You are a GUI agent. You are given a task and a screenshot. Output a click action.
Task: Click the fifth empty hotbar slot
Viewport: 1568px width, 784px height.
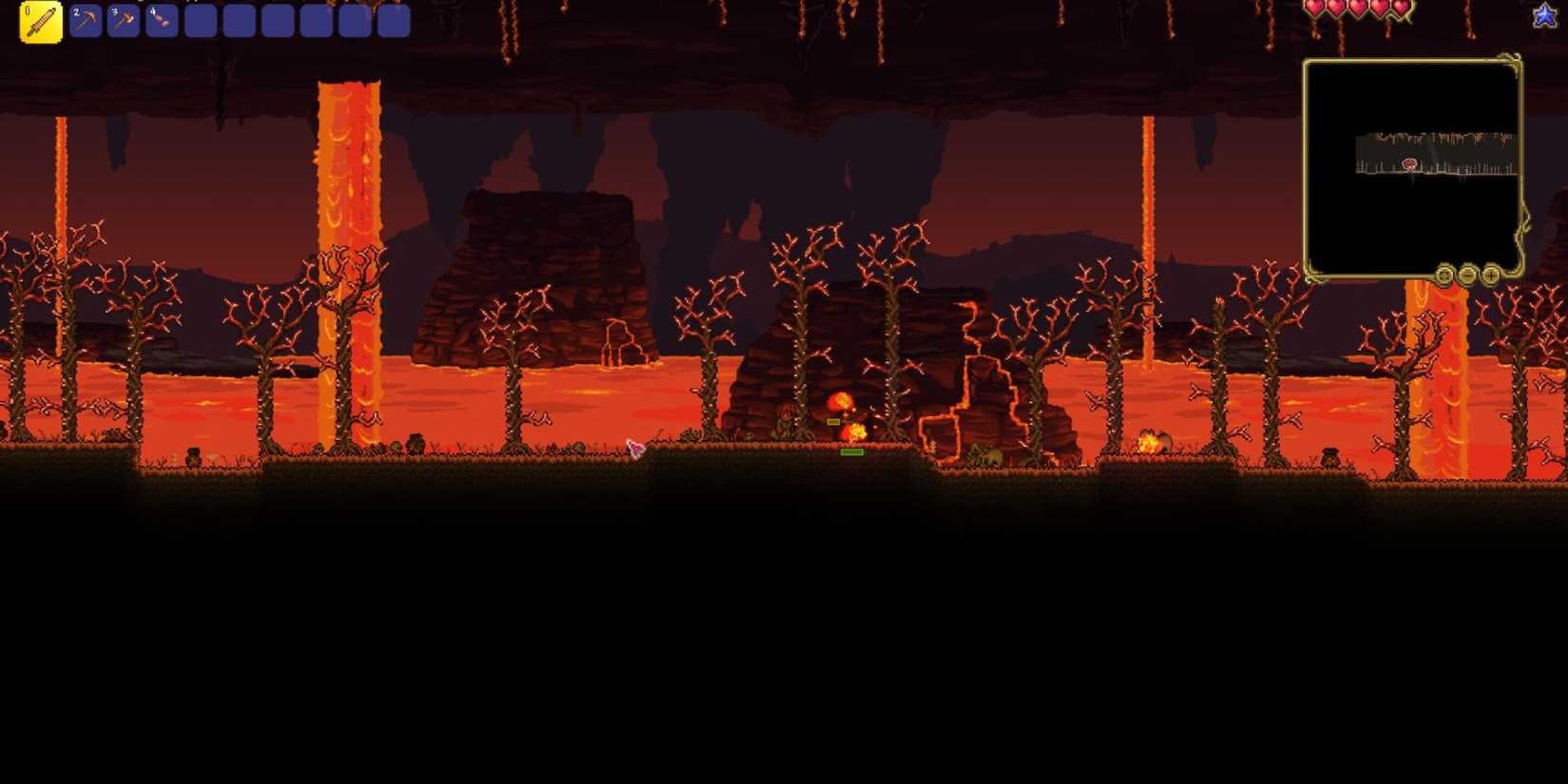(201, 20)
